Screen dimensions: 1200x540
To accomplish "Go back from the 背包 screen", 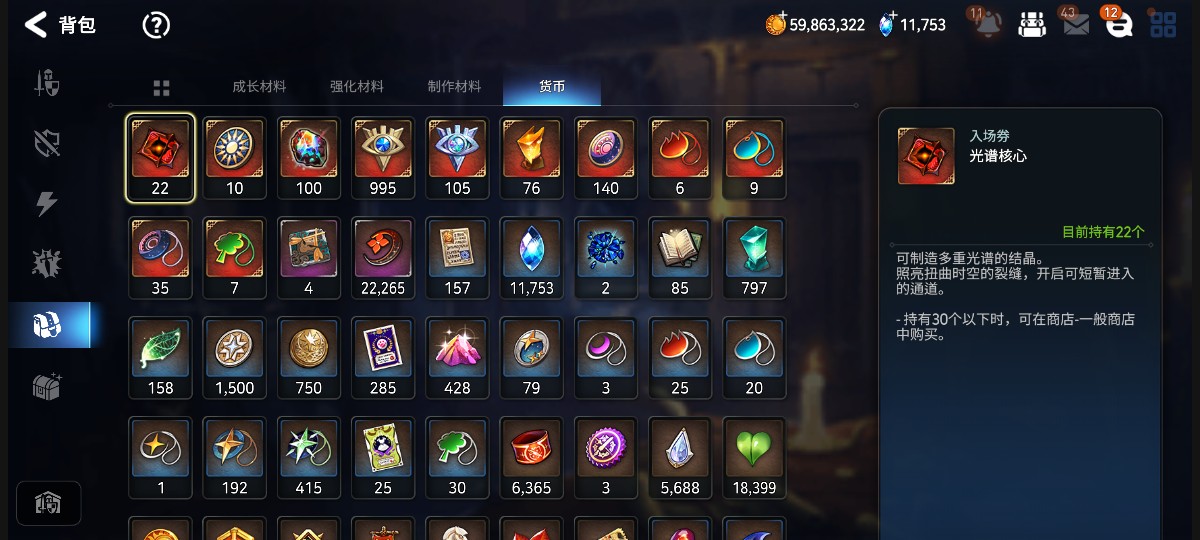I will point(36,25).
